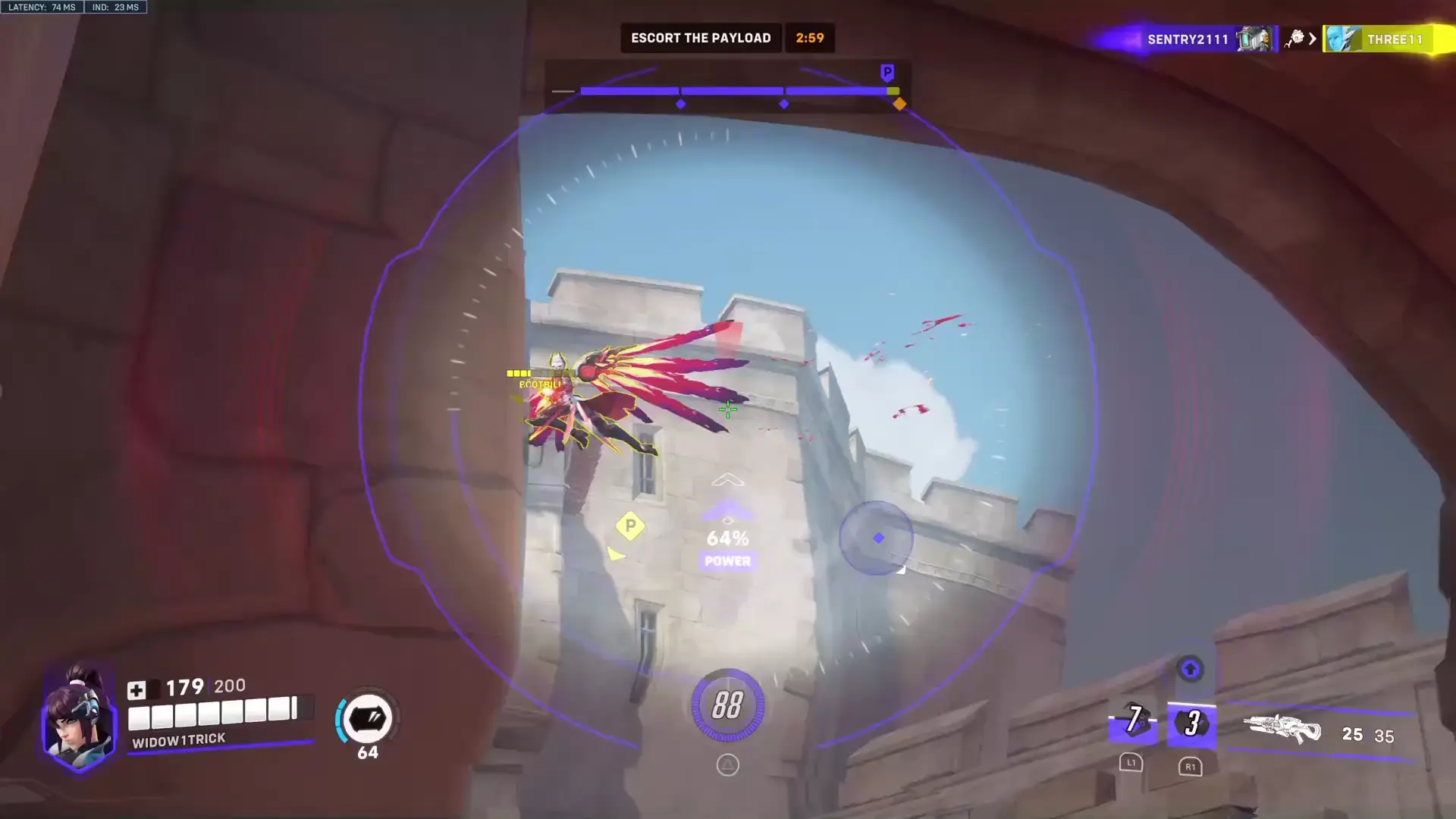Select the Grapple Hook ability icon above L1
1456x819 pixels.
(x=1132, y=724)
